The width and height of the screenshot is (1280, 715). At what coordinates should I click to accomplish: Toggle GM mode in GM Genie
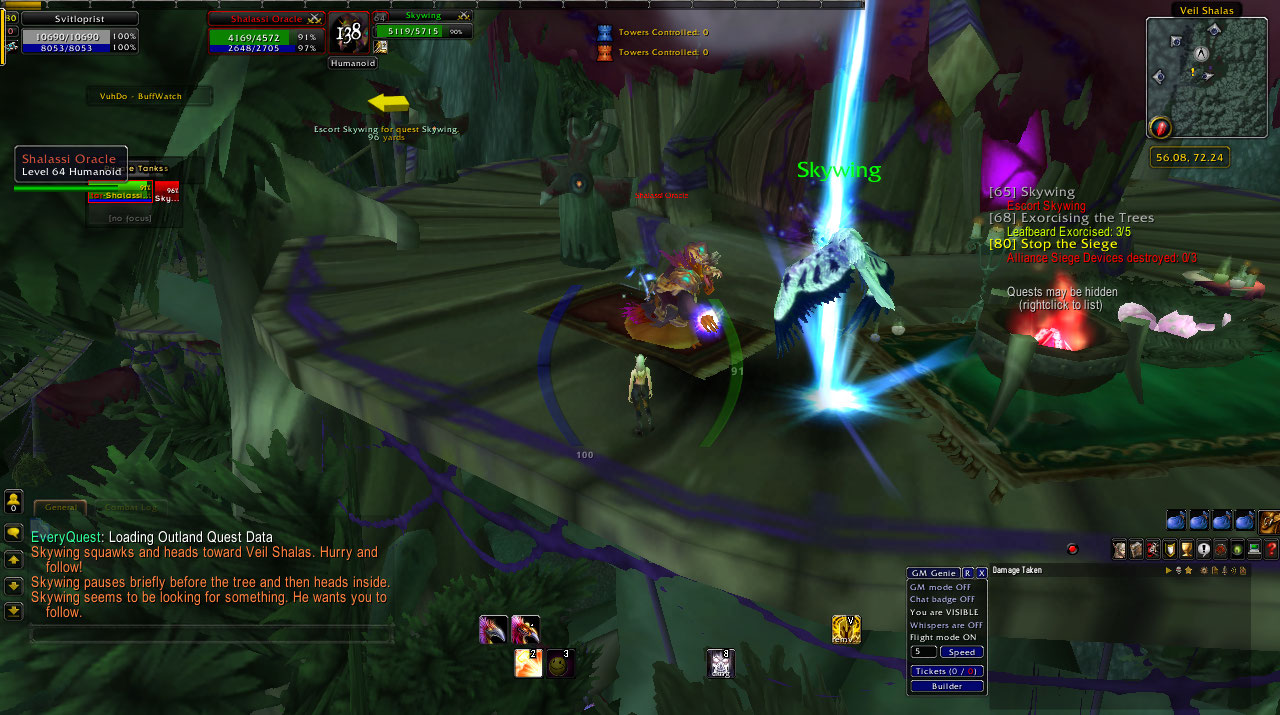click(x=940, y=587)
